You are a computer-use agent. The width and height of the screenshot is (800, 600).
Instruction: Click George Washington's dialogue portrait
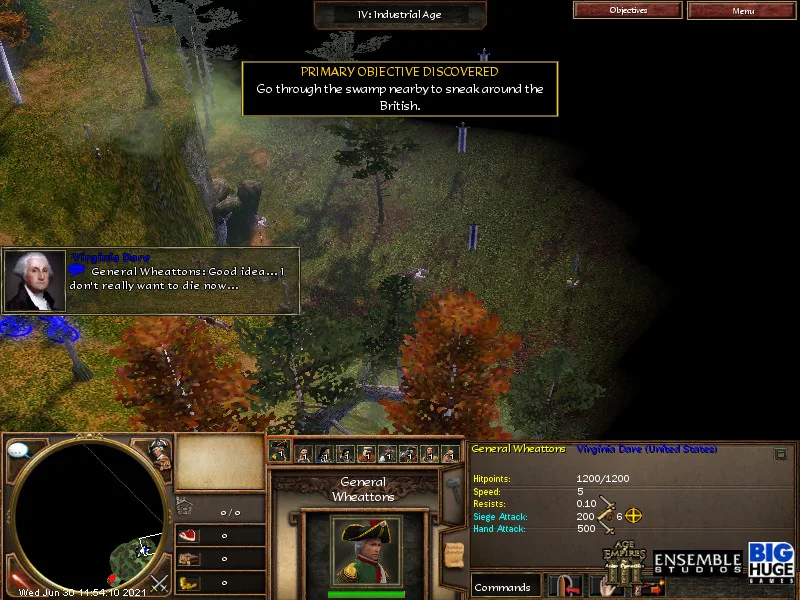pyautogui.click(x=35, y=281)
